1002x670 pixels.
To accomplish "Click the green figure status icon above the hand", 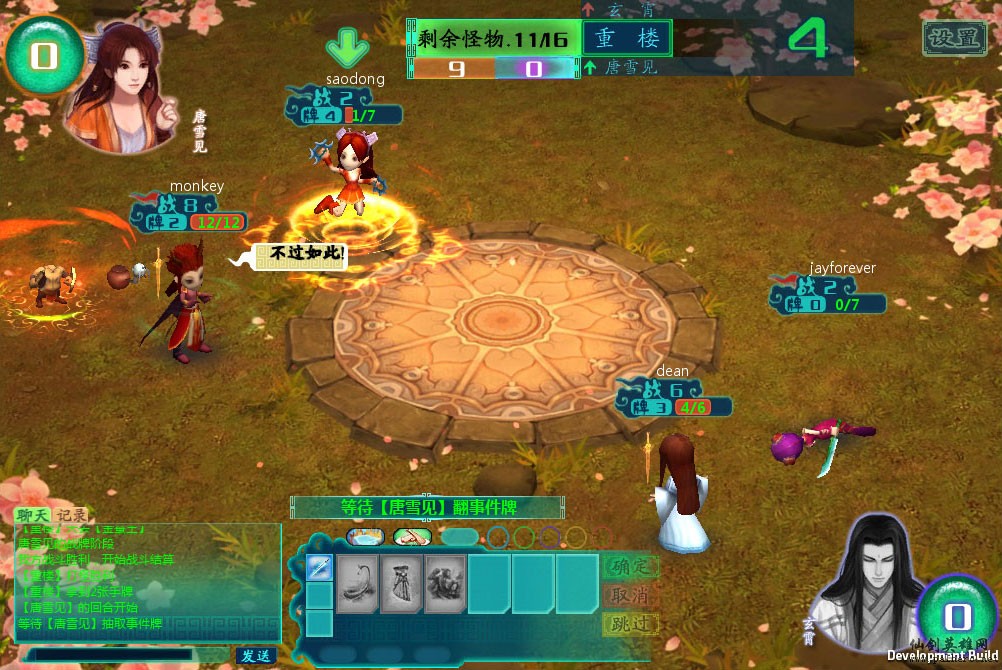I will tap(411, 537).
